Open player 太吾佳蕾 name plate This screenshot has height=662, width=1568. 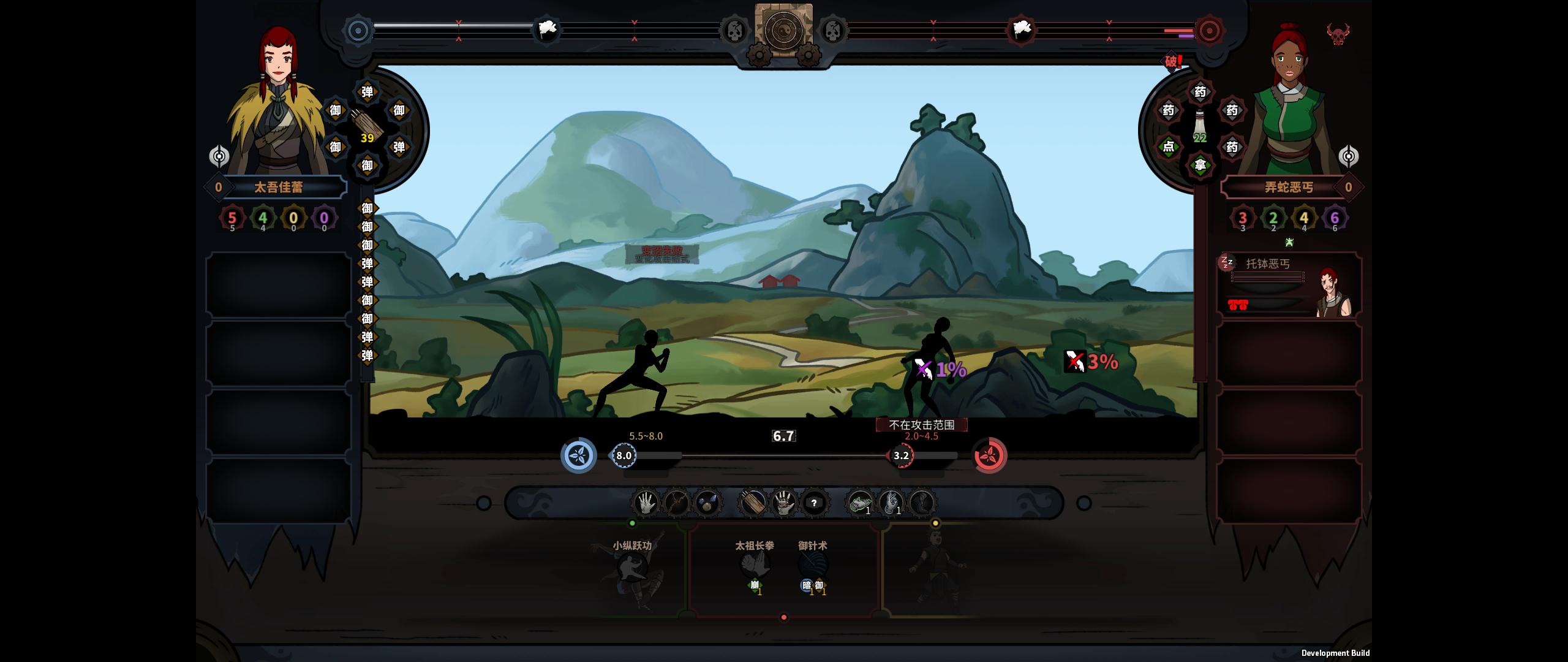pyautogui.click(x=279, y=187)
